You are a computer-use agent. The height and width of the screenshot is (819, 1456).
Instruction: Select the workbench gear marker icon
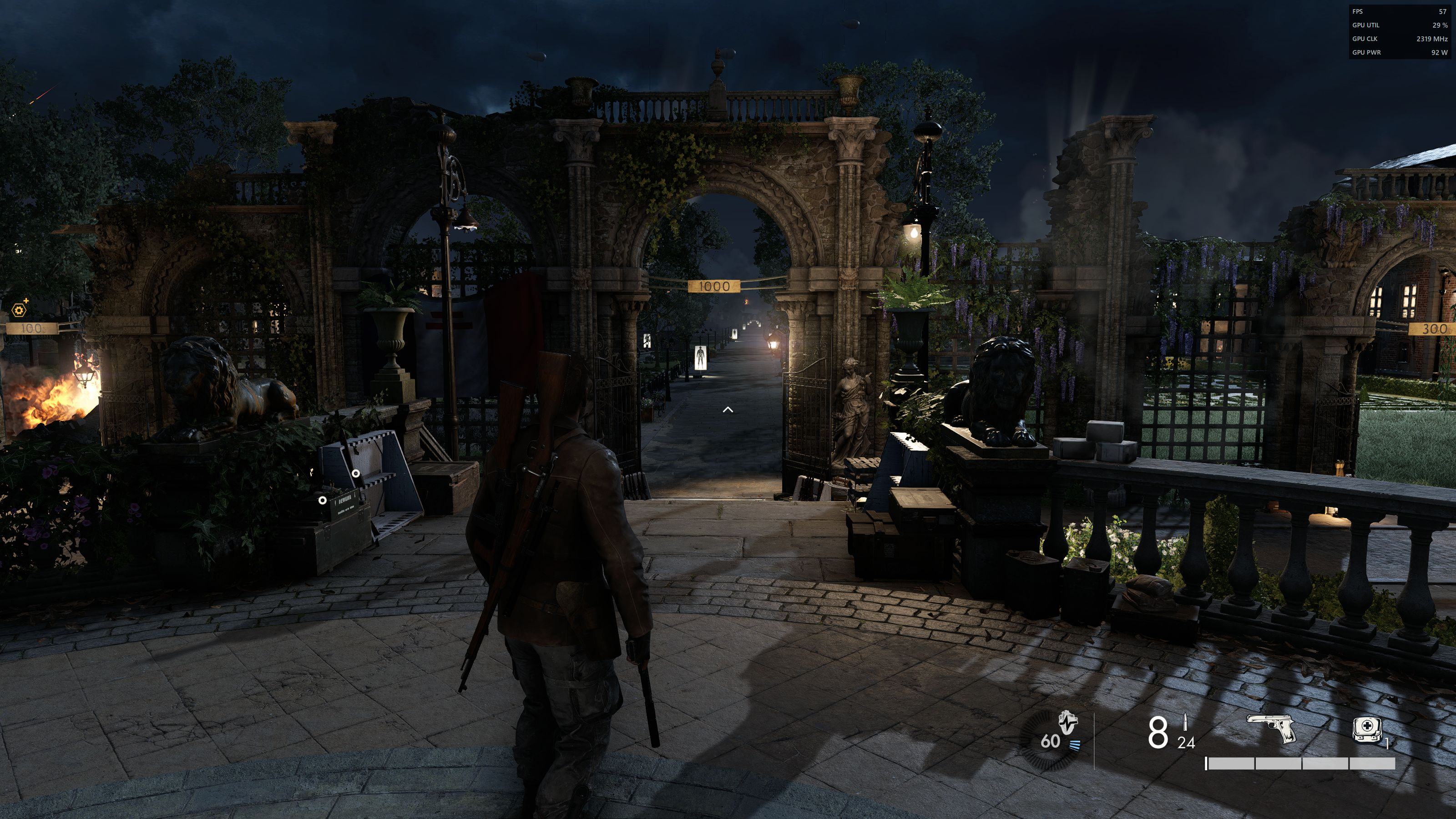coord(20,309)
